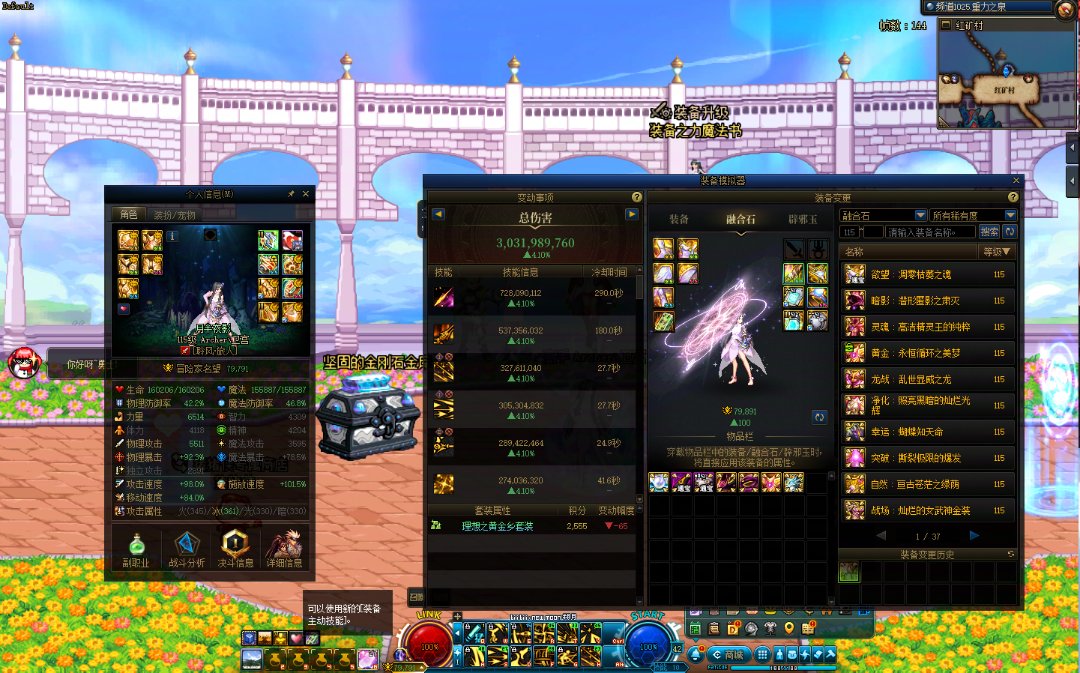Open 战斗分析 battle analysis
This screenshot has height=673, width=1080.
(186, 548)
